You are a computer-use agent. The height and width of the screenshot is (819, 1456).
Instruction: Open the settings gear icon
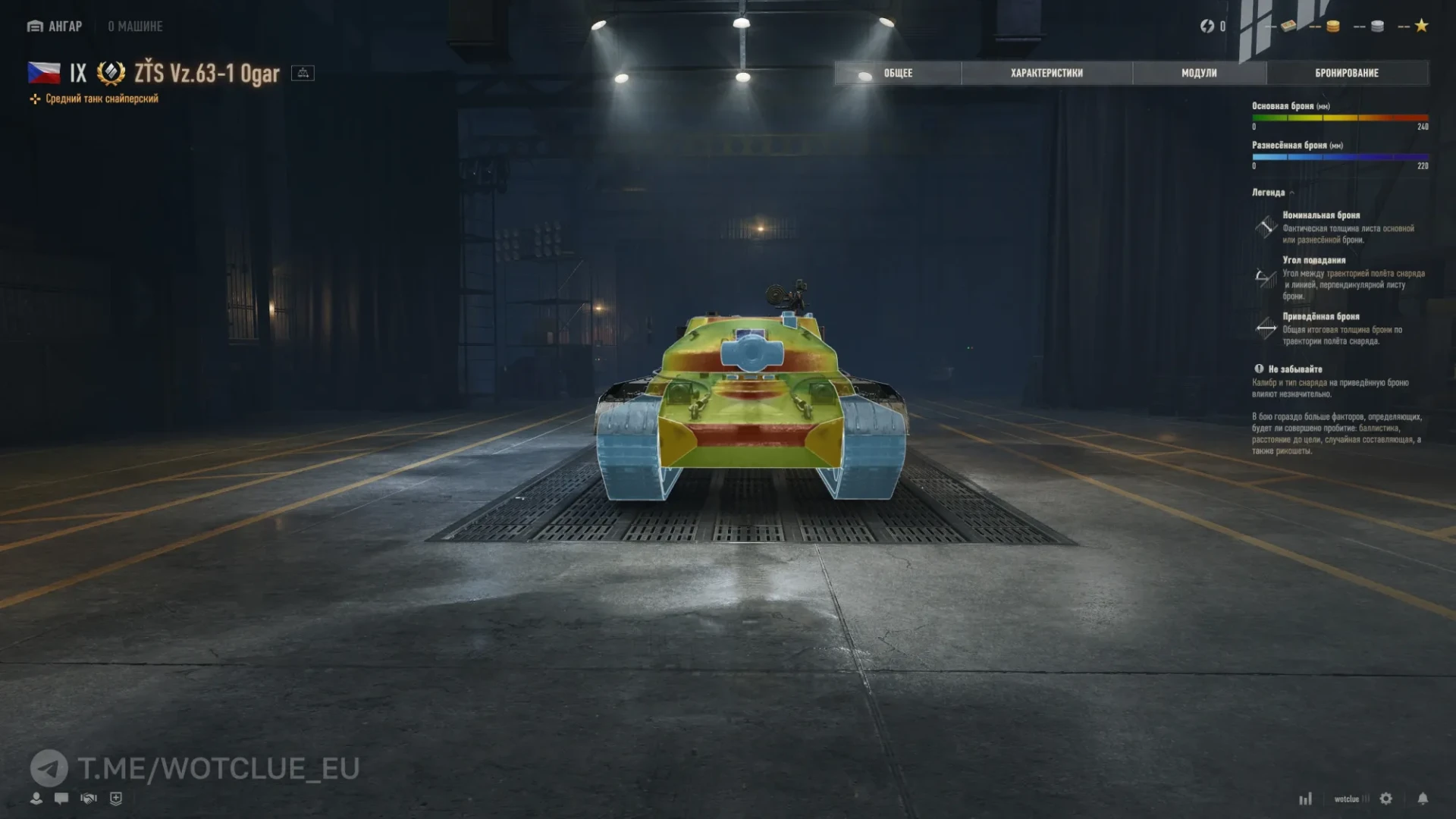coord(1386,799)
